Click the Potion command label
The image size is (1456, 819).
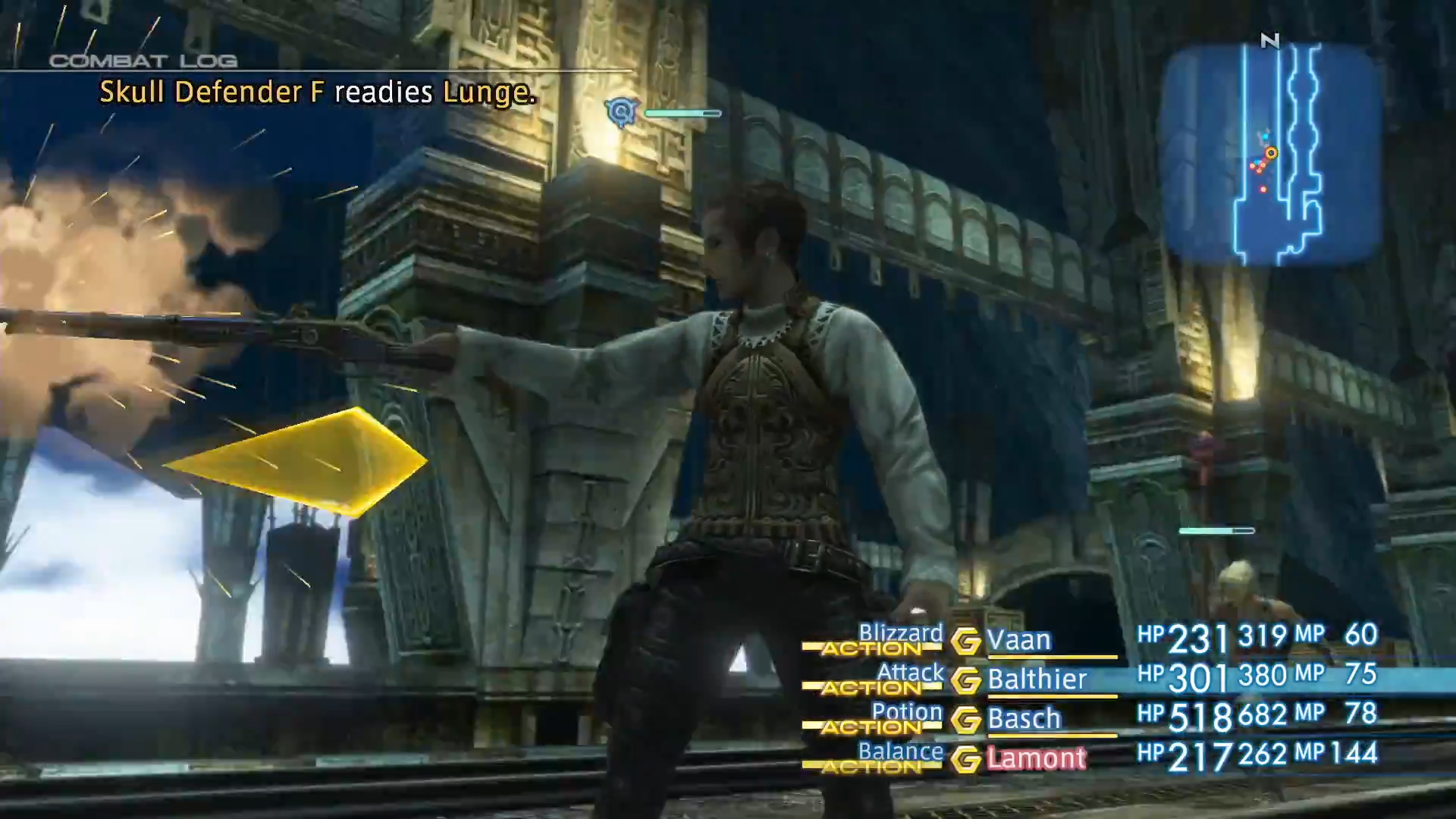[908, 712]
